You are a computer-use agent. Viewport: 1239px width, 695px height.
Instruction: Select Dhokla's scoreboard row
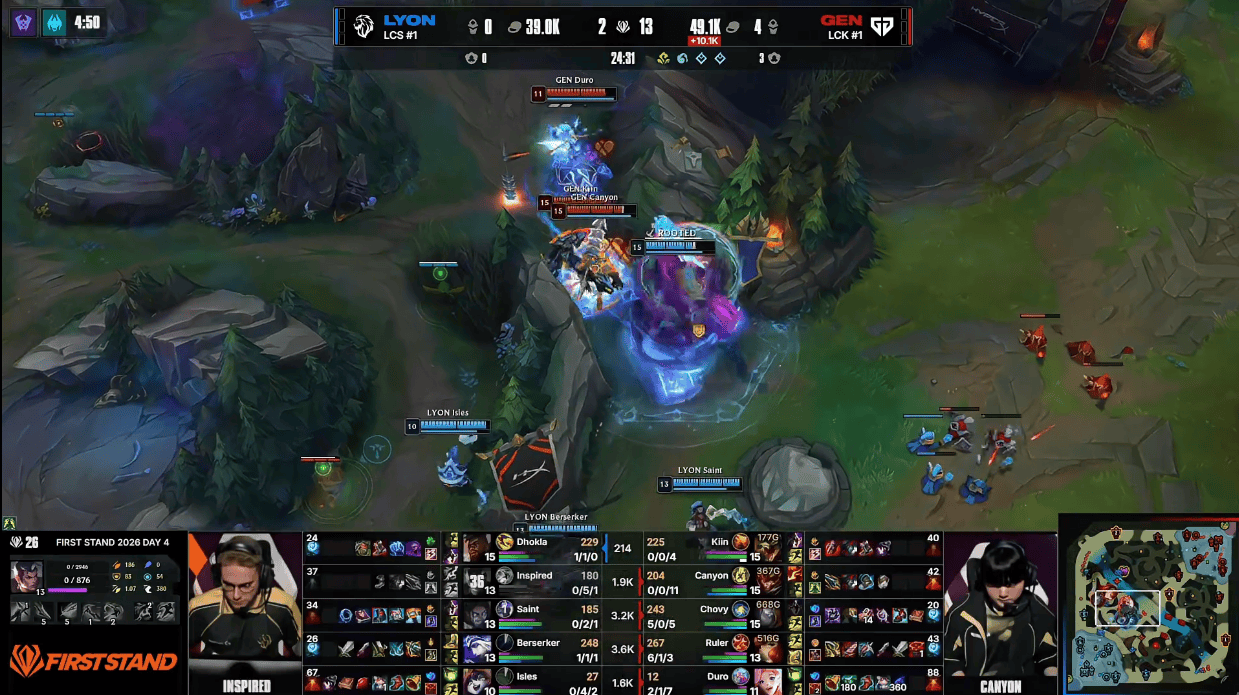point(530,548)
